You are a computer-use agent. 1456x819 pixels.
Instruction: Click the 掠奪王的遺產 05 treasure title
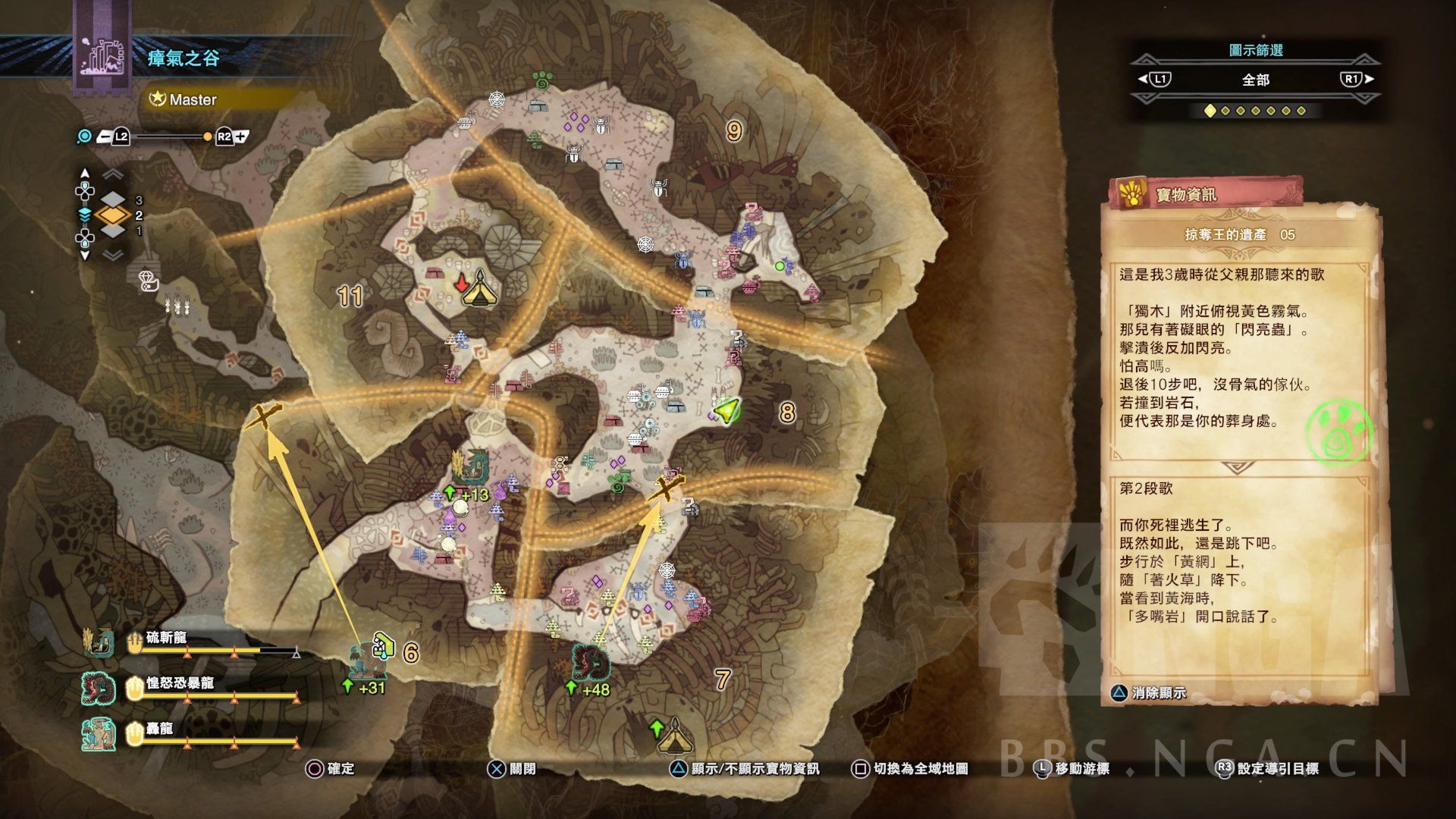[1239, 235]
